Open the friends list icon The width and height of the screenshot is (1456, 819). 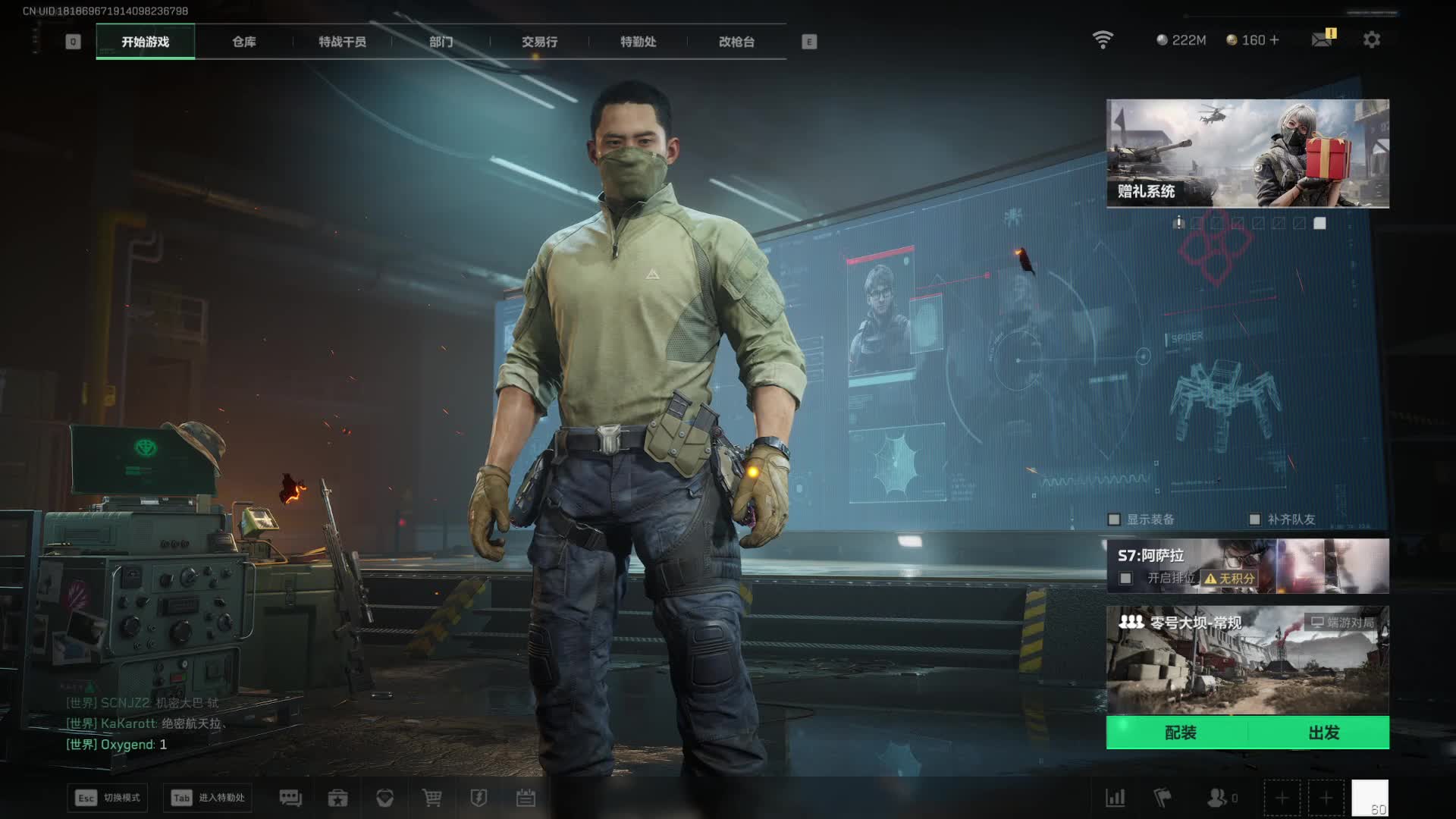point(1218,798)
